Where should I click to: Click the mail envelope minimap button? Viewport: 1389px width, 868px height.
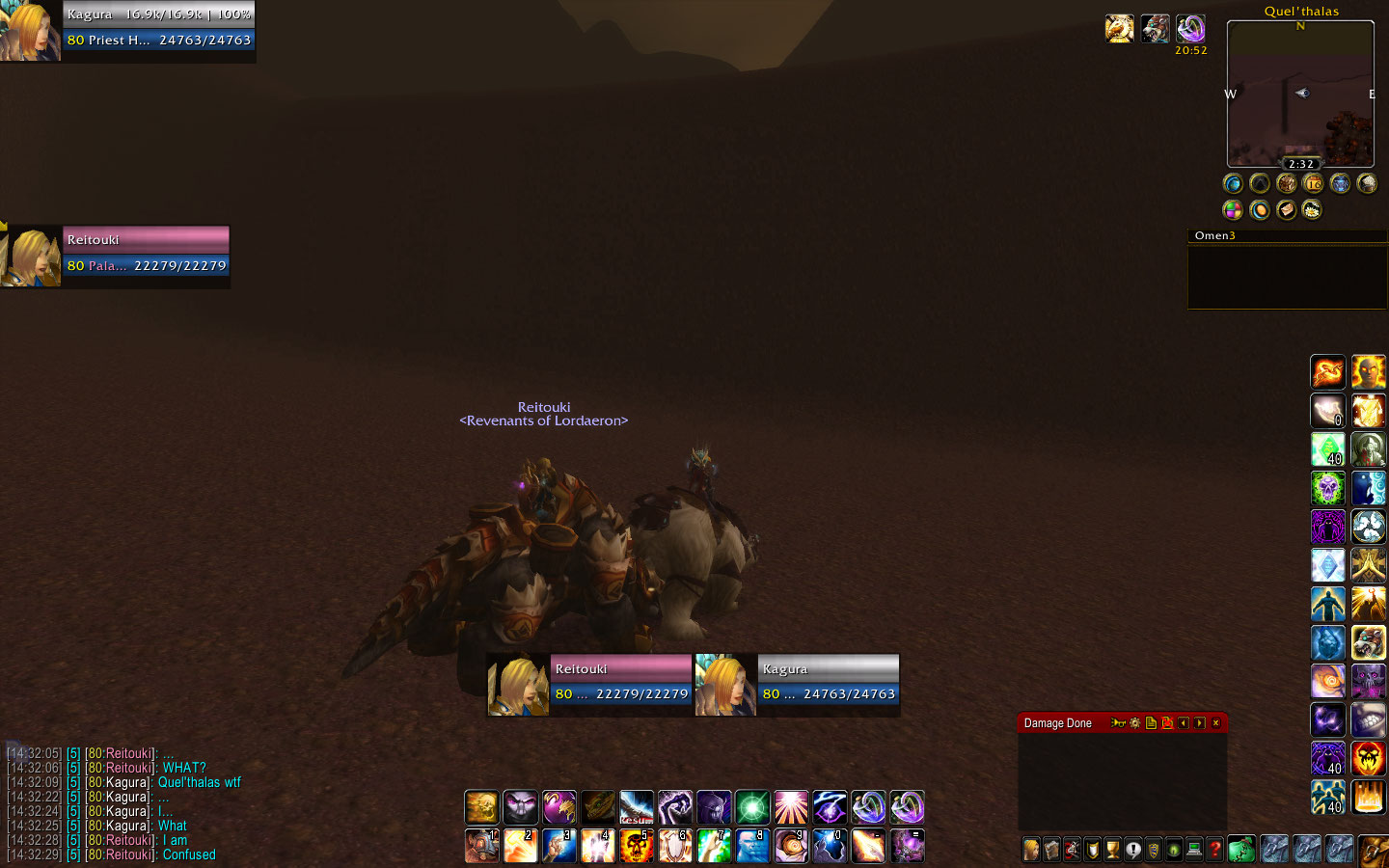[1286, 209]
